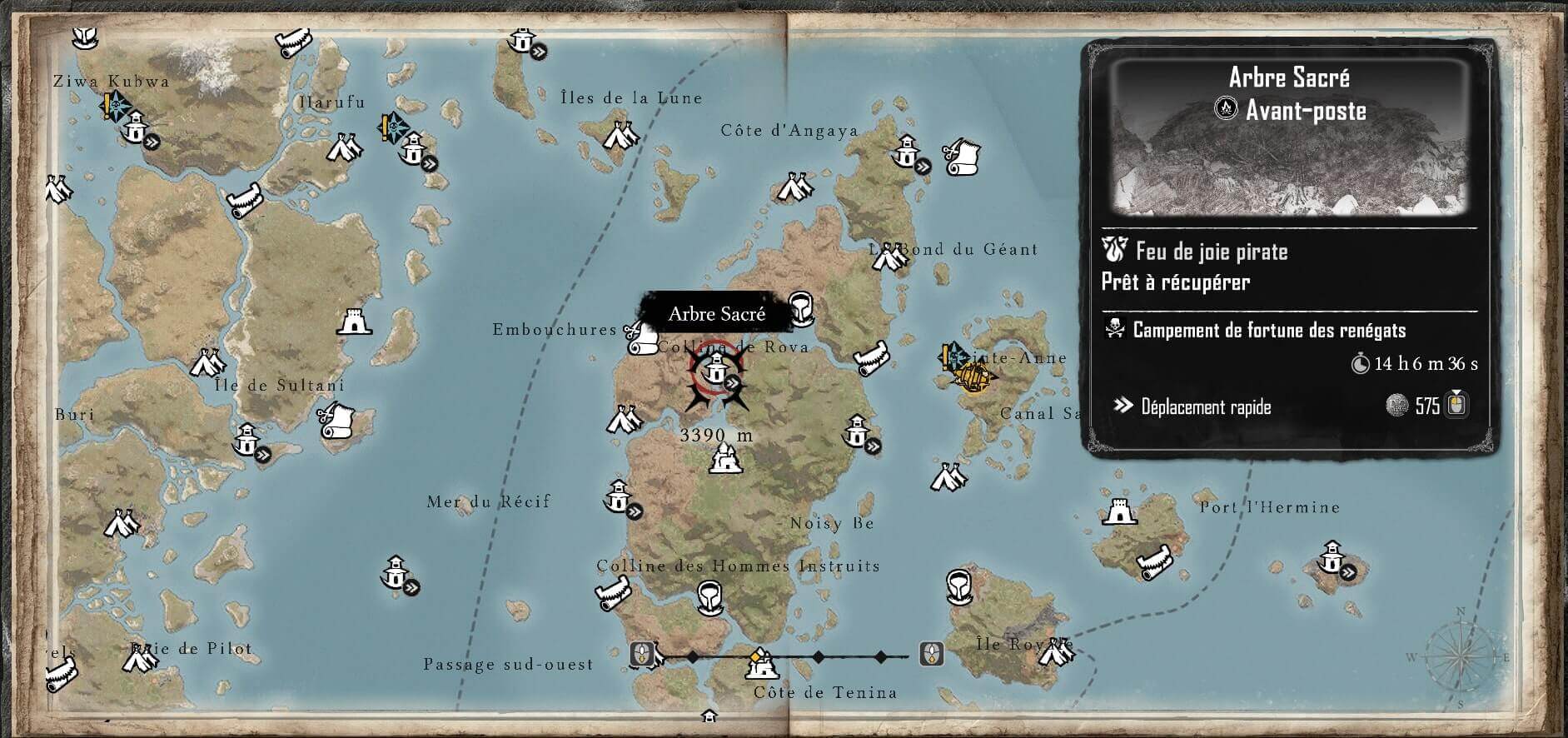
Task: Click the settlement marker at Côte de Tenina
Action: (x=760, y=662)
